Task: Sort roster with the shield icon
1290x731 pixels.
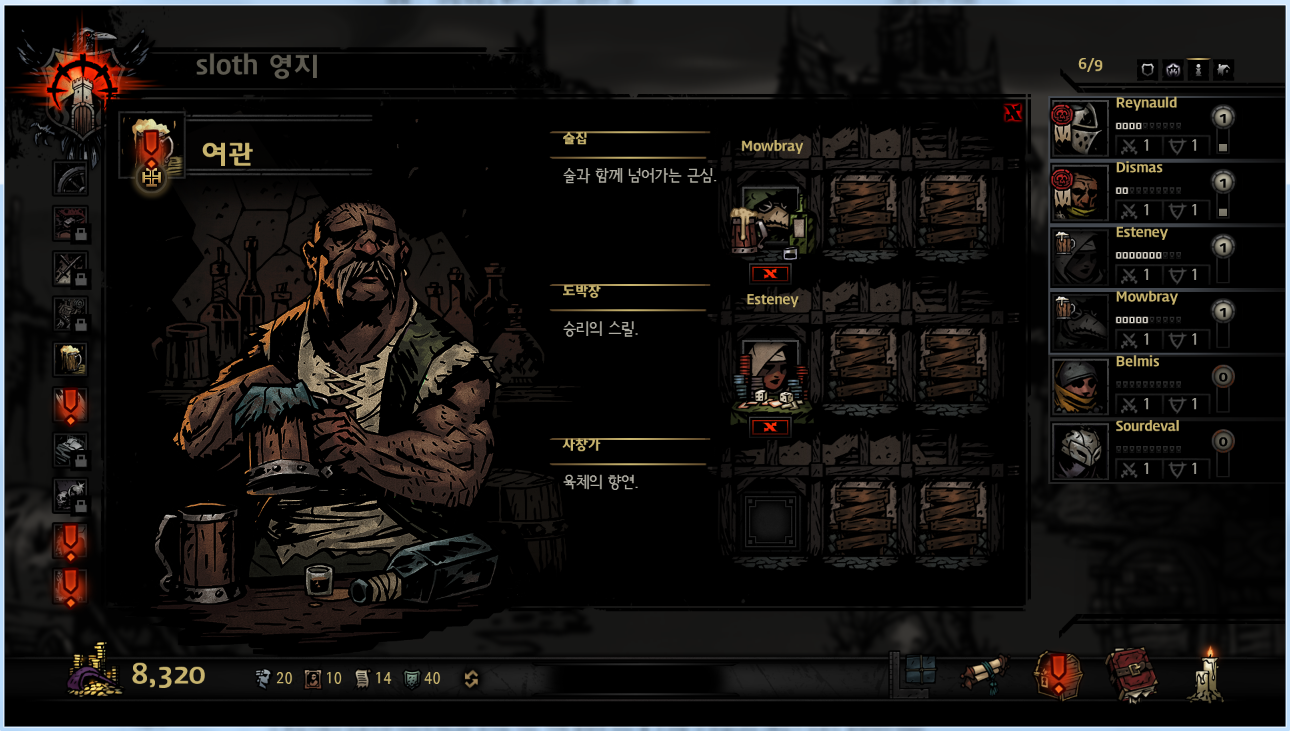Action: [1148, 70]
